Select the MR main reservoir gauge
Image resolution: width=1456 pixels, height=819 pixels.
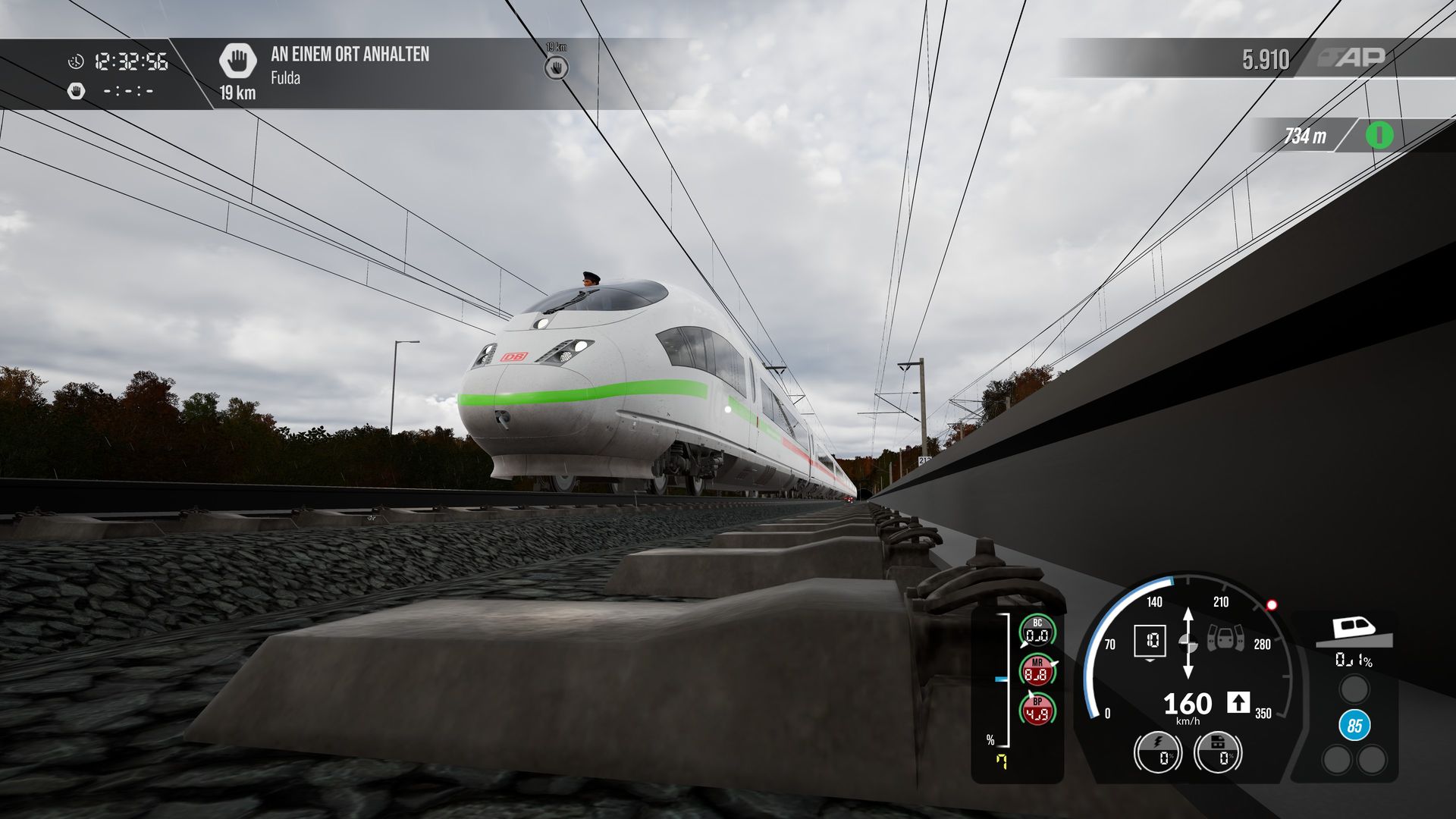[1037, 670]
